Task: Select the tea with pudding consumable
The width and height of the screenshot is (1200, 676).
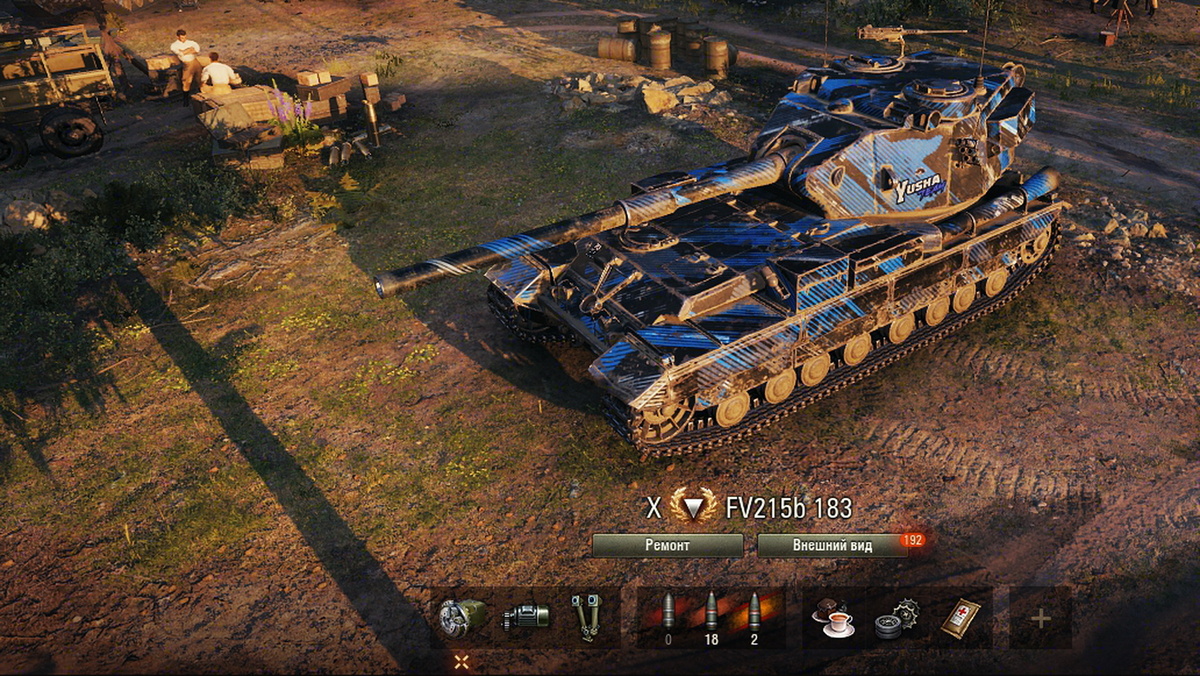Action: click(832, 618)
